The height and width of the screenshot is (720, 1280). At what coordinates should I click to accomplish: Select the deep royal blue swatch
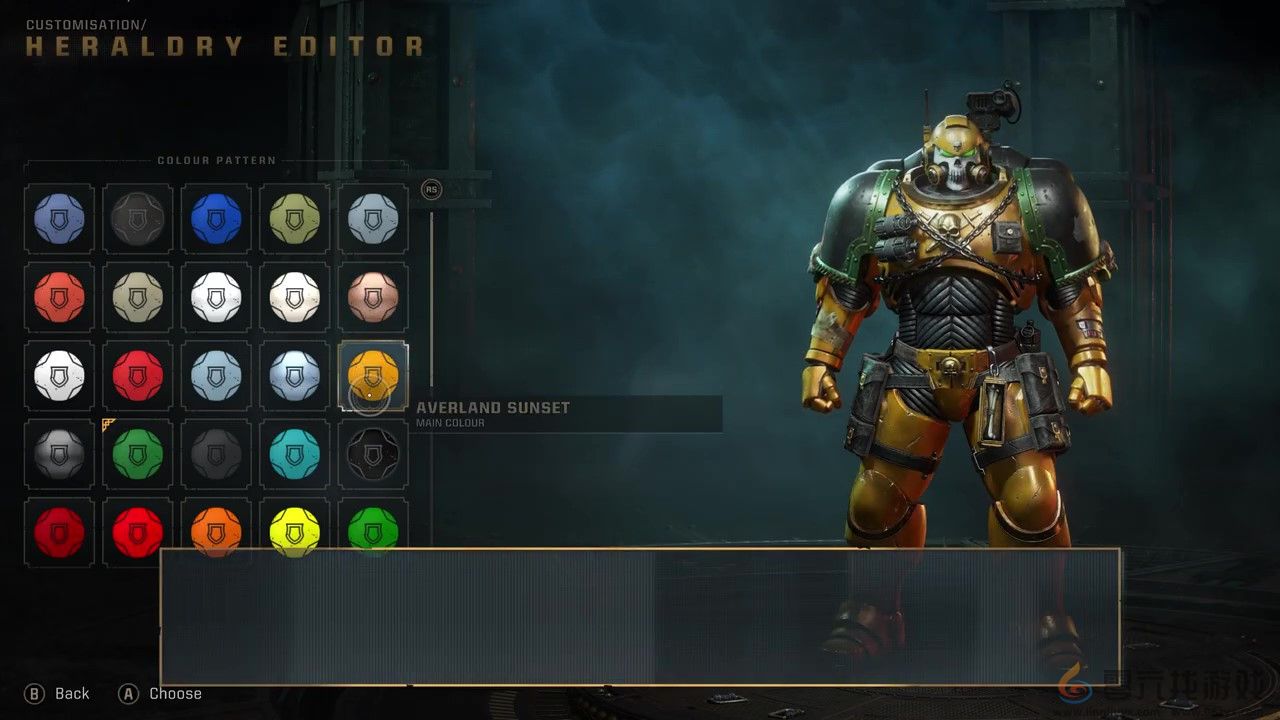(x=216, y=218)
